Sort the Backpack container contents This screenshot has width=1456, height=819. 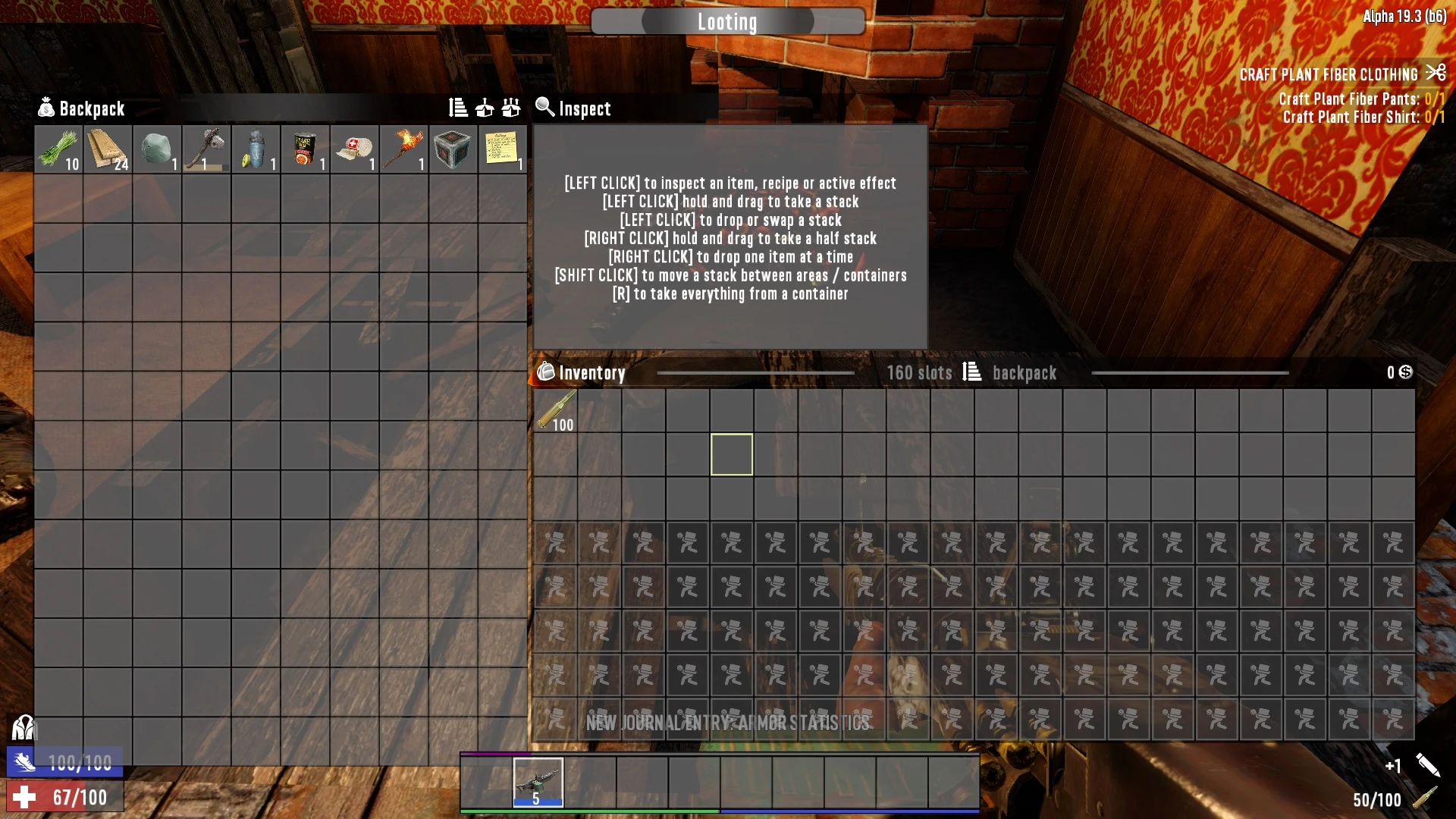(458, 108)
